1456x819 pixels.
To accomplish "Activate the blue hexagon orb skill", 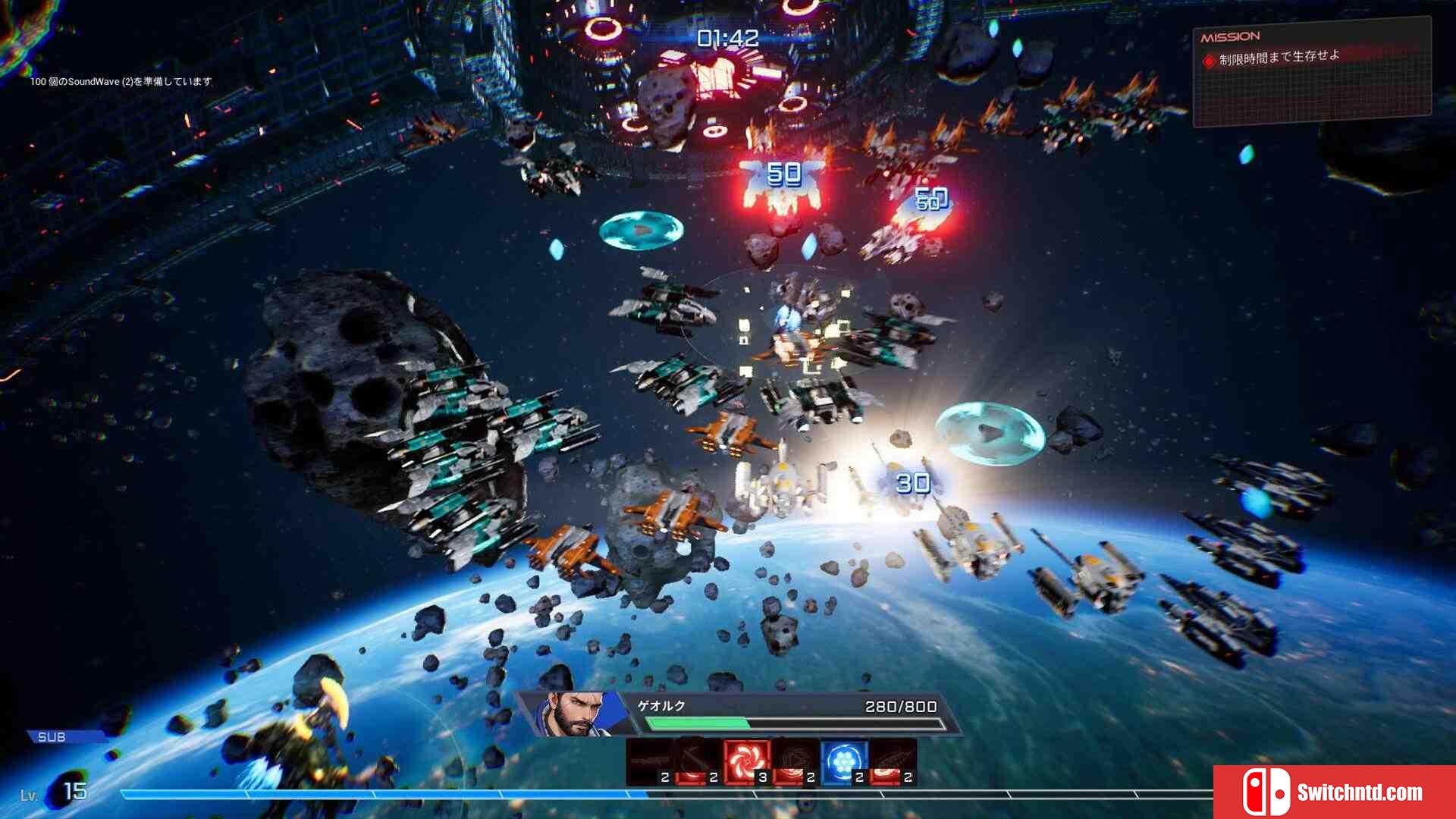I will (843, 761).
